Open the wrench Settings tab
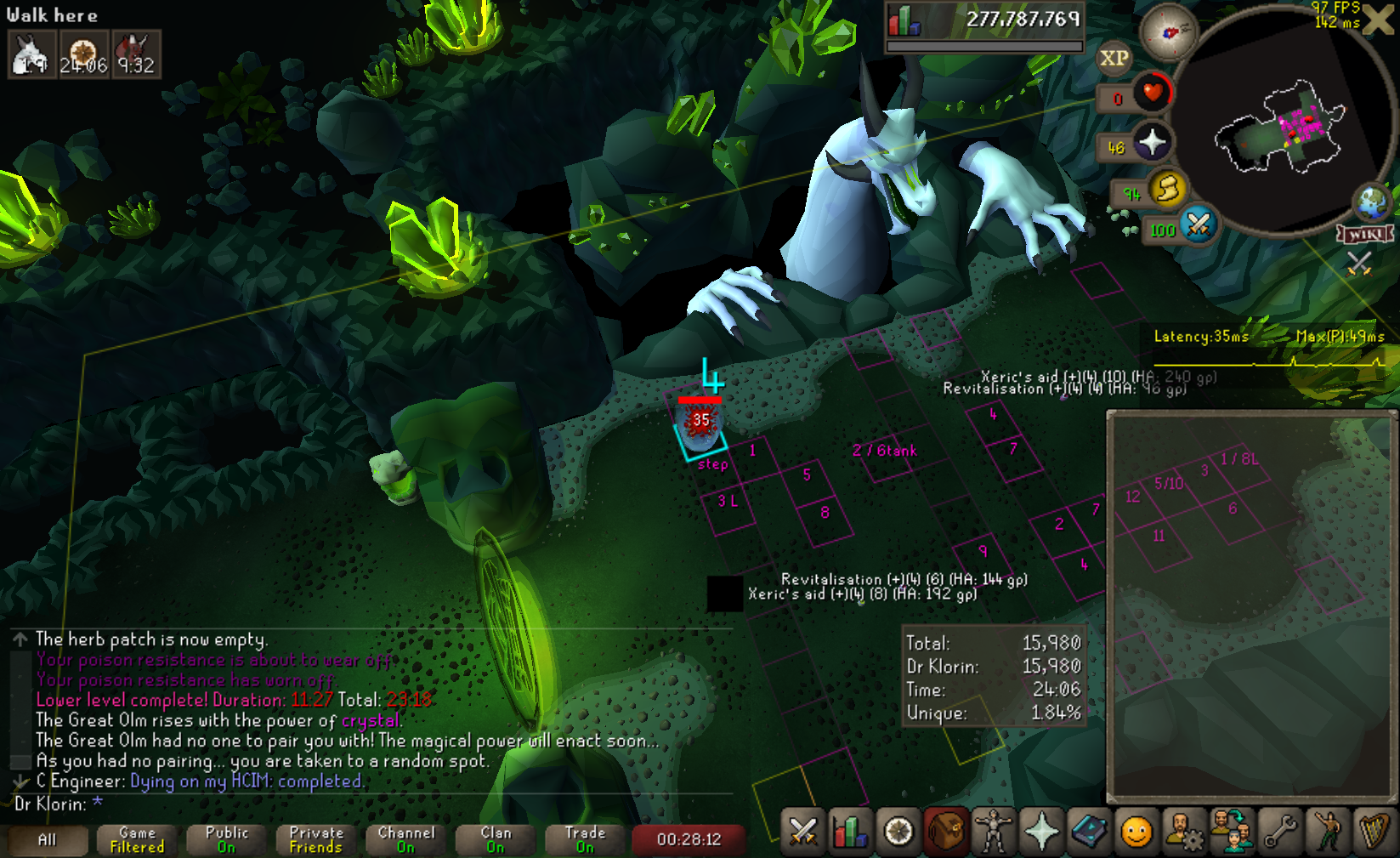1400x858 pixels. [1280, 832]
